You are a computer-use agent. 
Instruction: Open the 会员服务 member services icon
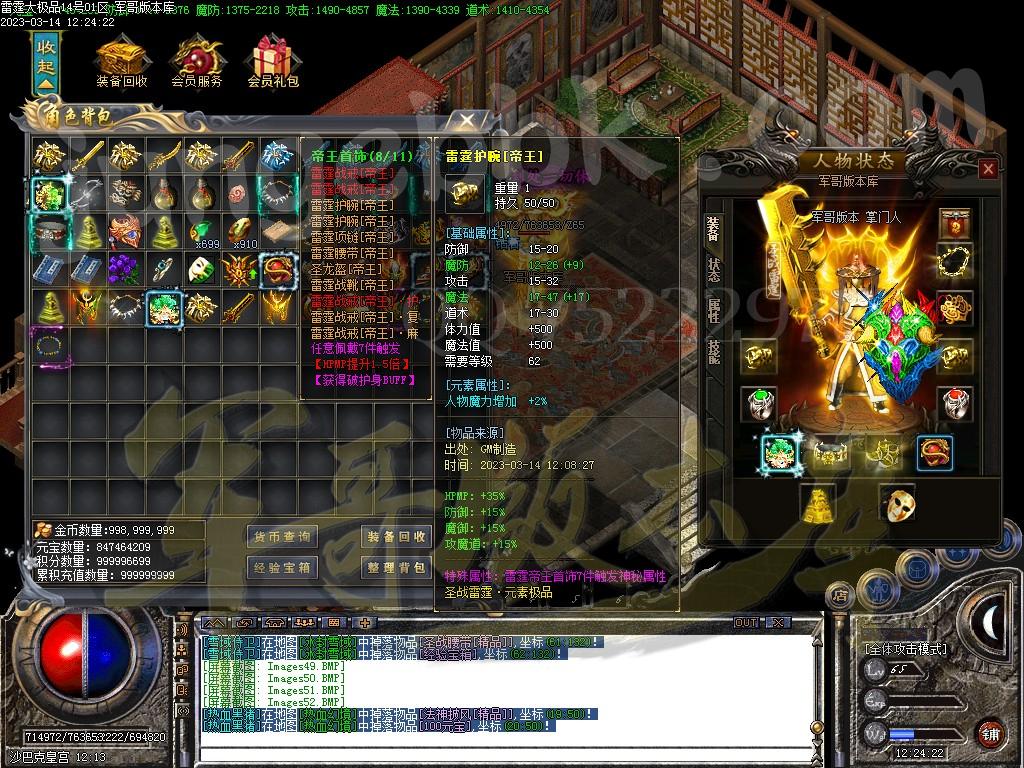click(x=196, y=62)
